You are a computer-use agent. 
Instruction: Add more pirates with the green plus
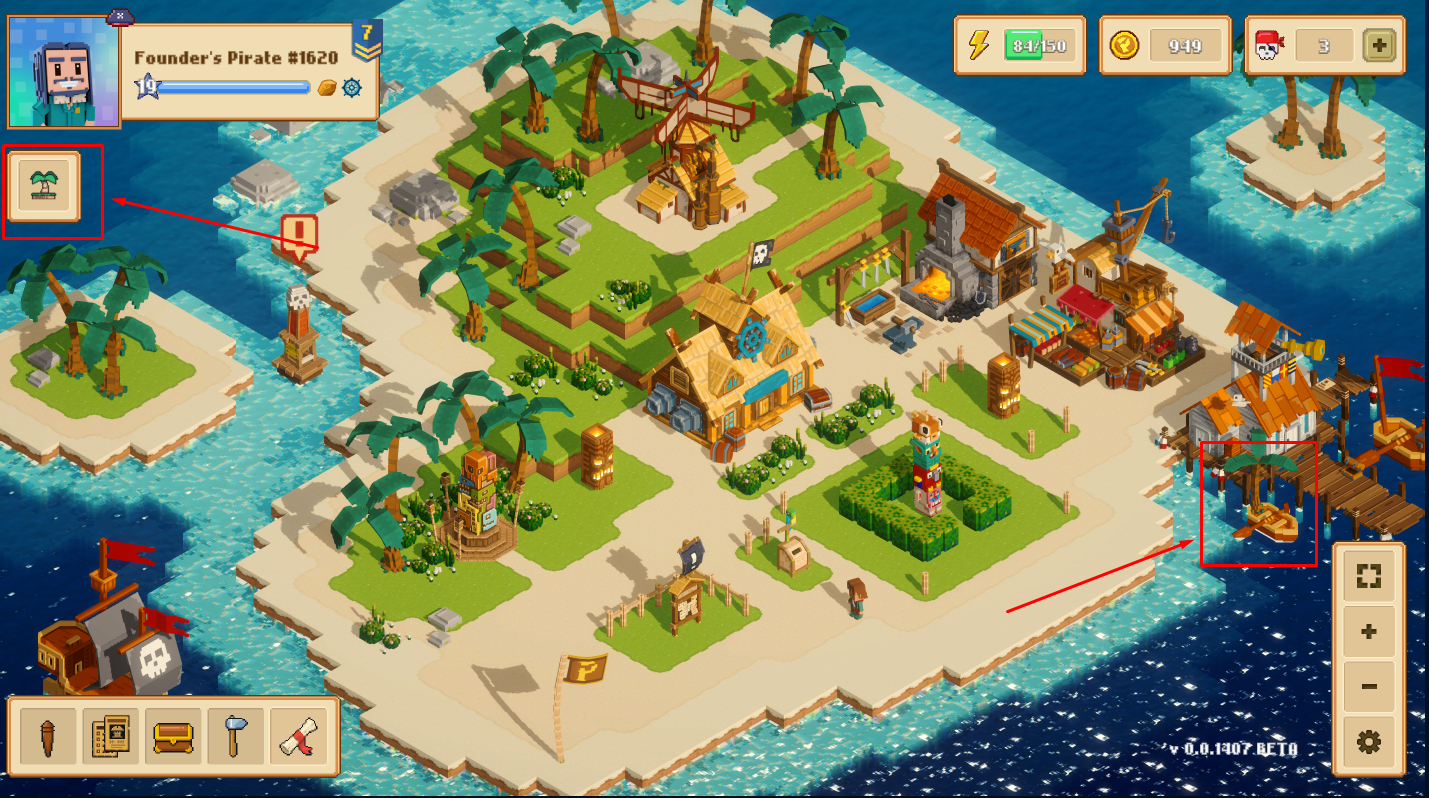pyautogui.click(x=1379, y=45)
